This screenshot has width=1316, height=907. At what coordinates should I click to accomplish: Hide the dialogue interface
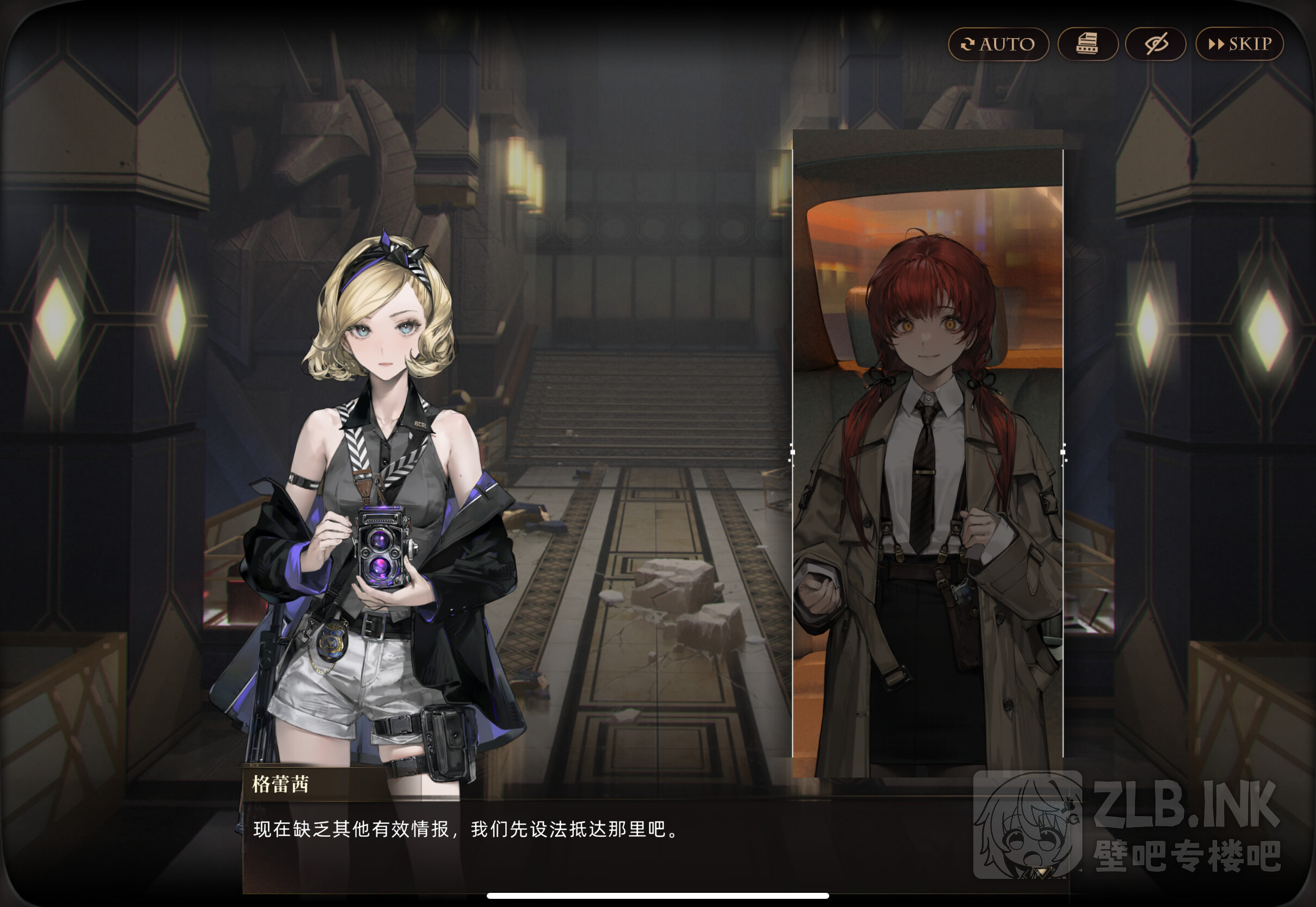pos(1156,45)
